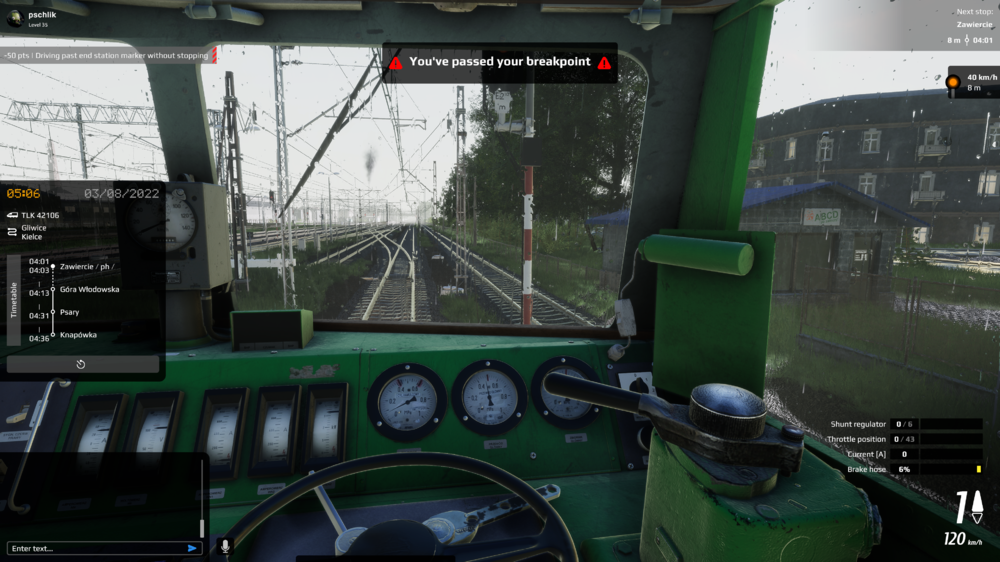Open the pschlik player profile avatar
This screenshot has height=562, width=1000.
pyautogui.click(x=14, y=18)
